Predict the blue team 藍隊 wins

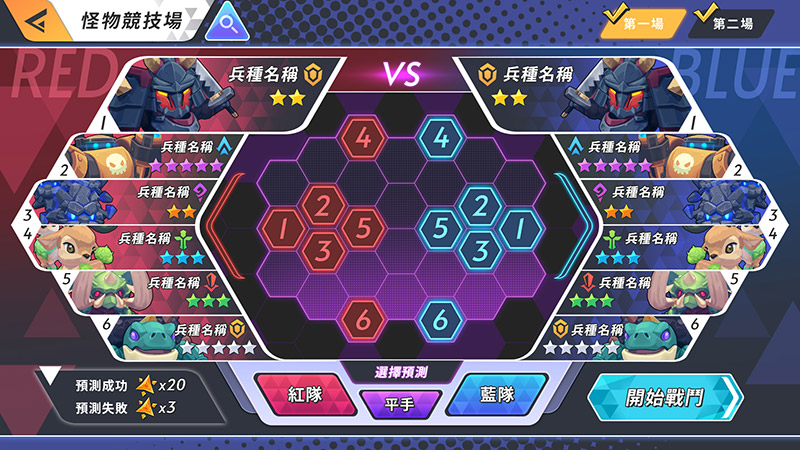click(496, 394)
